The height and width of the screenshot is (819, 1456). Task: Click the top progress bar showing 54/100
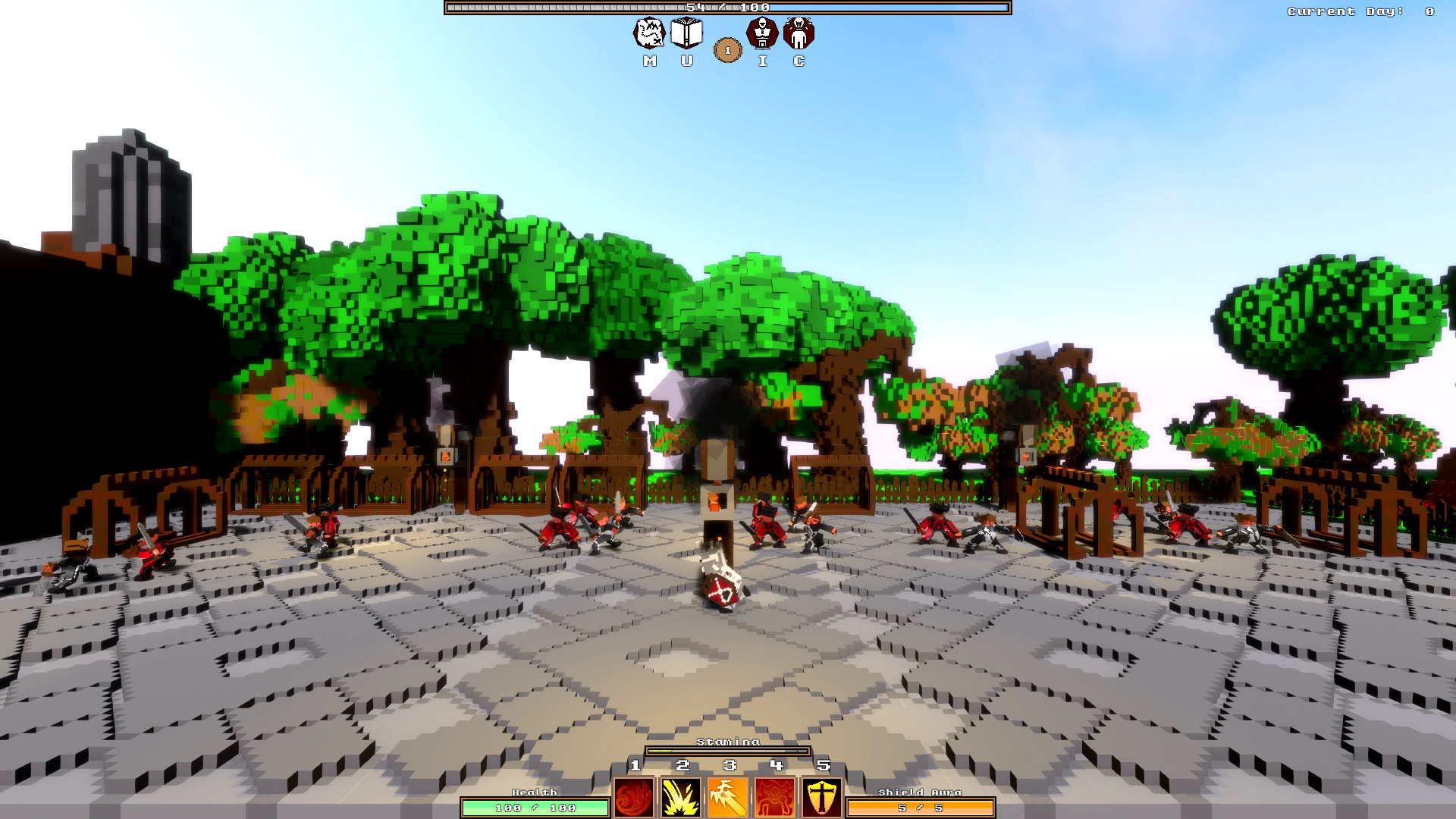pos(726,9)
